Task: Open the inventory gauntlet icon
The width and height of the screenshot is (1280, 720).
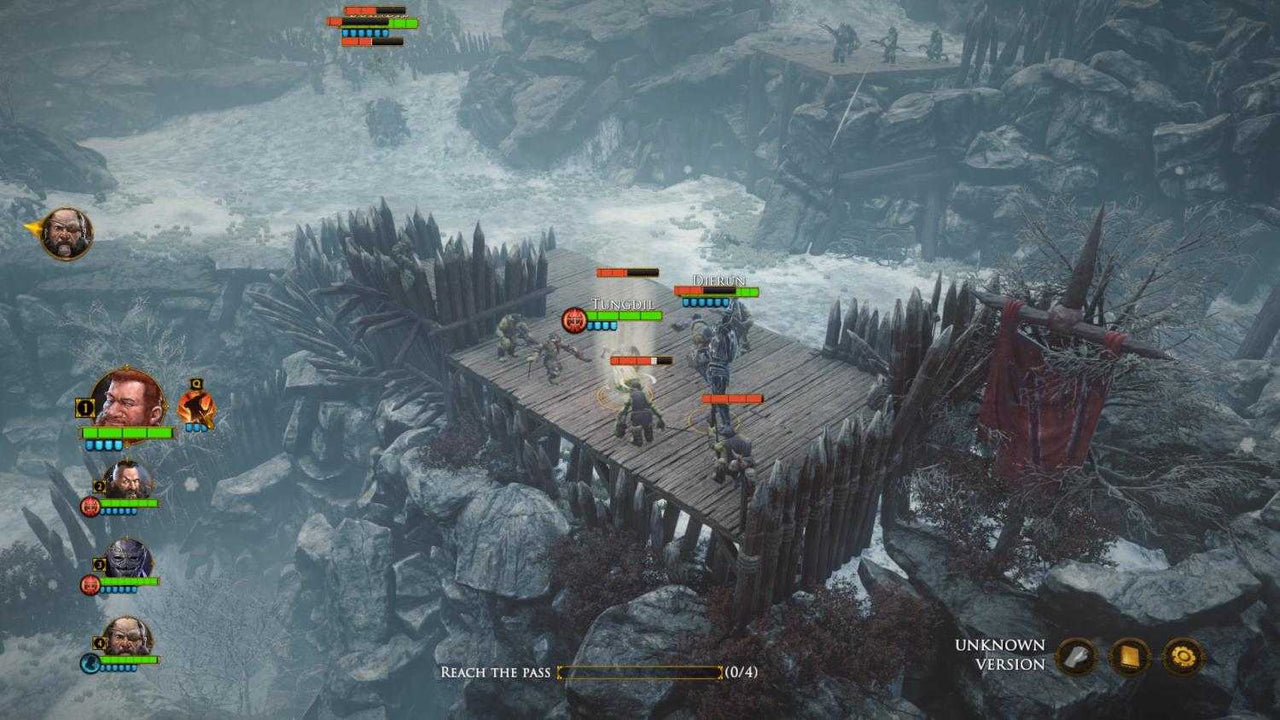Action: [1077, 658]
